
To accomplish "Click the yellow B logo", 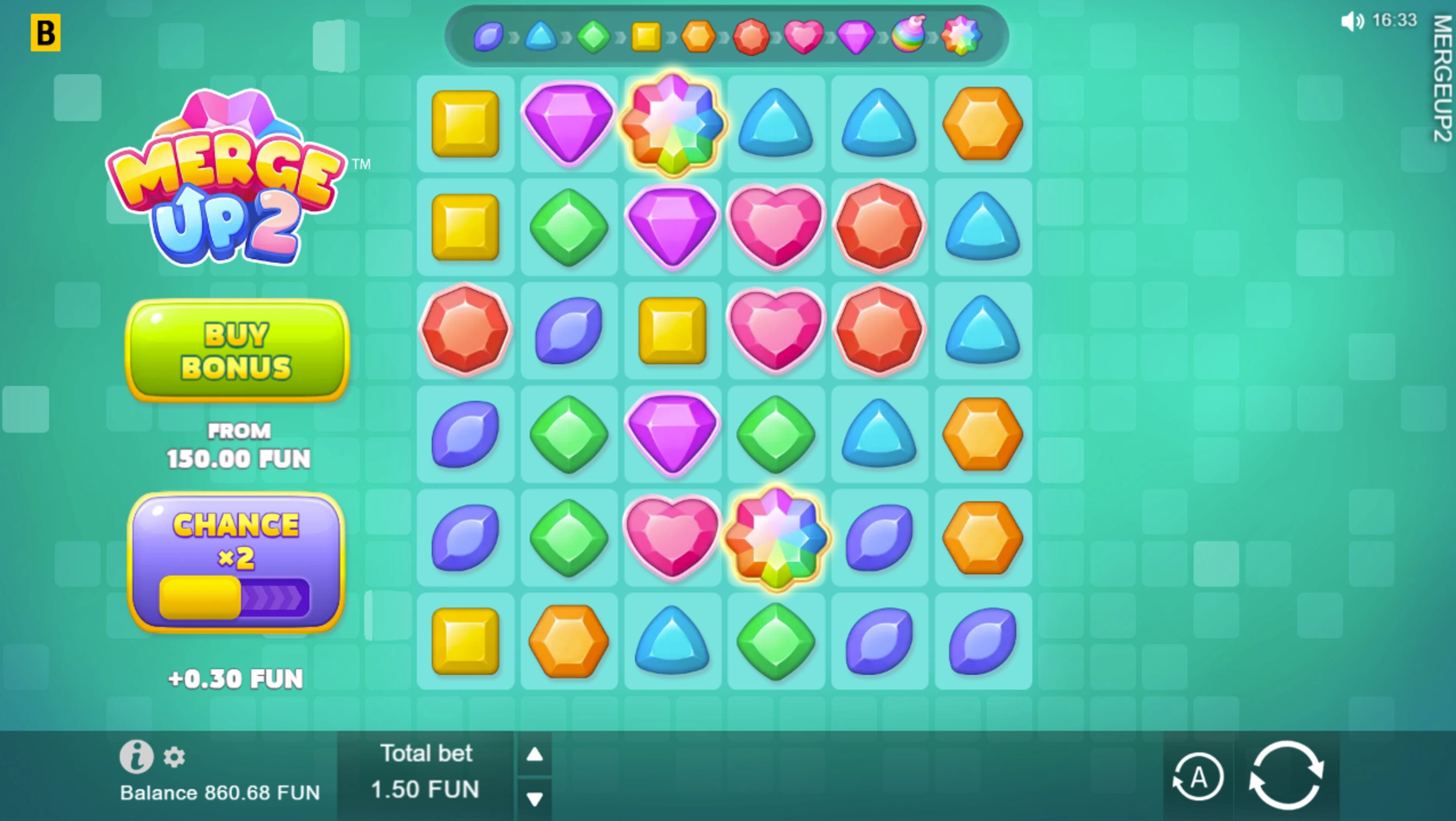I will (45, 33).
